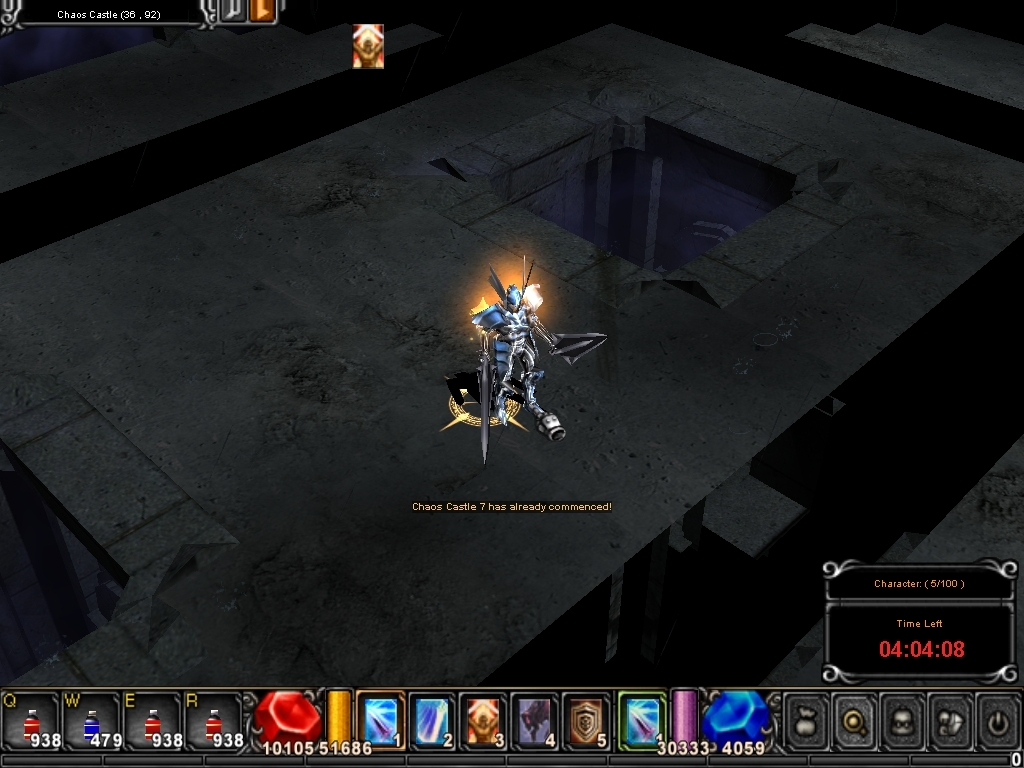Click the gray button beside the location bar
This screenshot has width=1024, height=768.
(234, 12)
